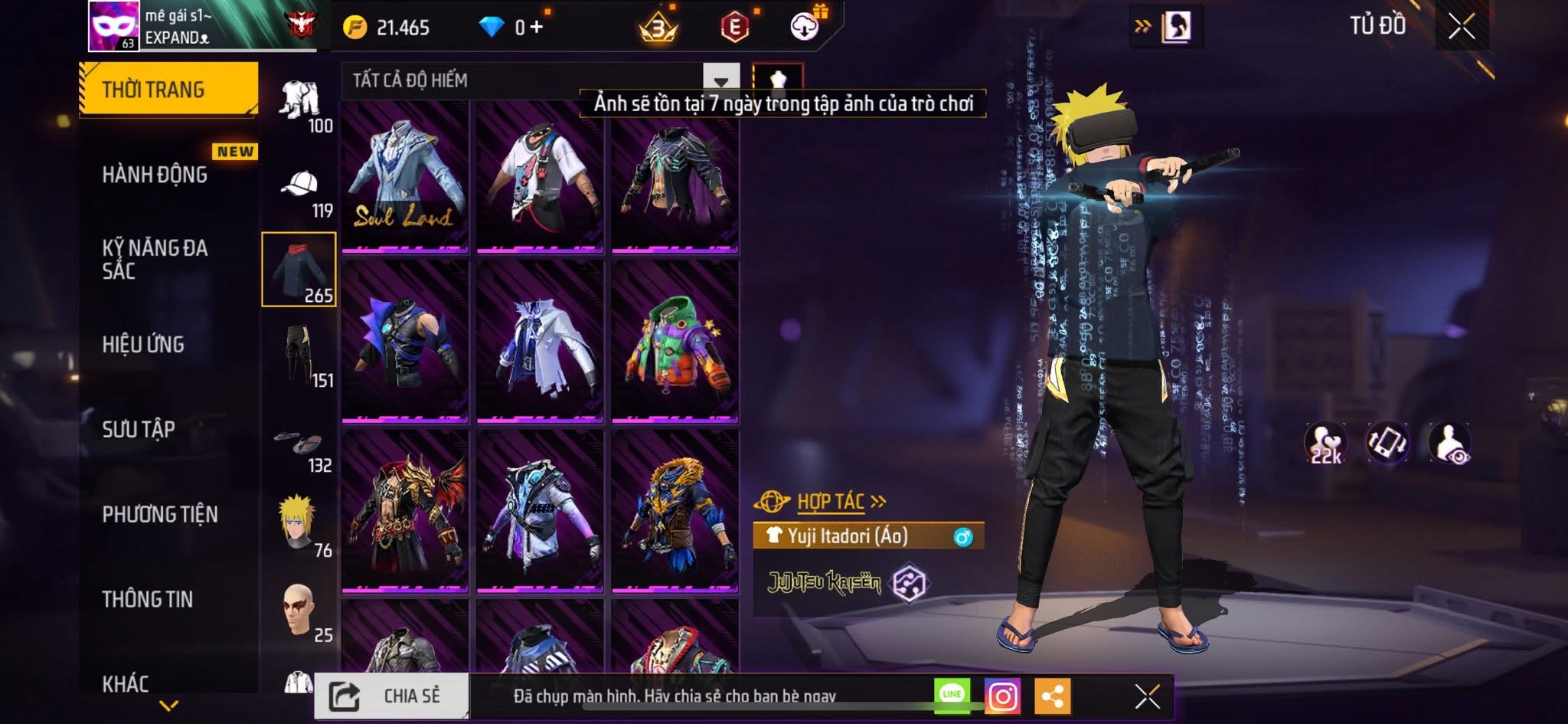Show the Thông Tin tab
Viewport: 1568px width, 724px height.
148,599
